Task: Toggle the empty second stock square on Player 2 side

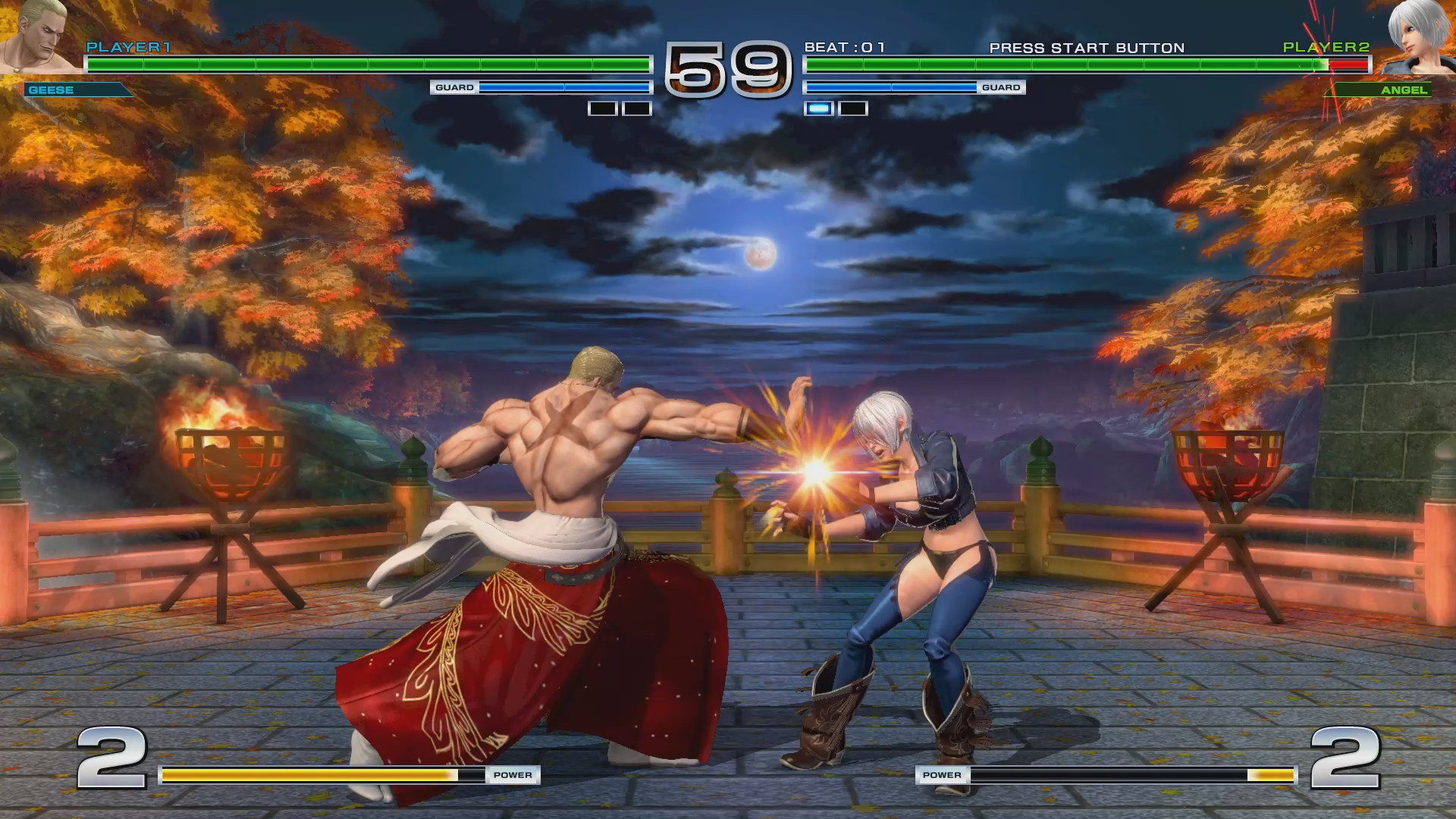Action: [x=854, y=108]
